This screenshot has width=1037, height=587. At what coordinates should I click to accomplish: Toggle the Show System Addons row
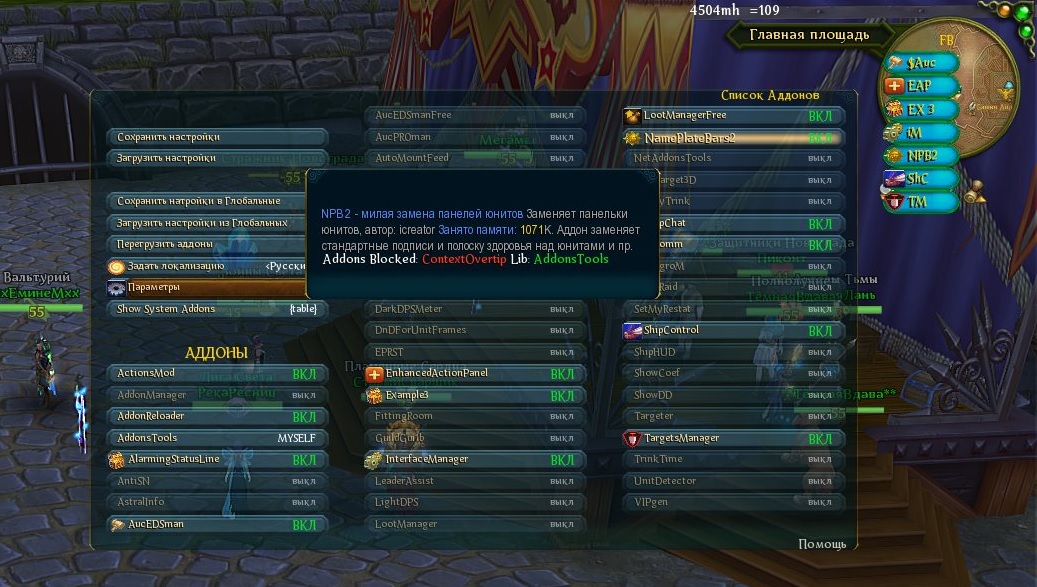pyautogui.click(x=216, y=309)
